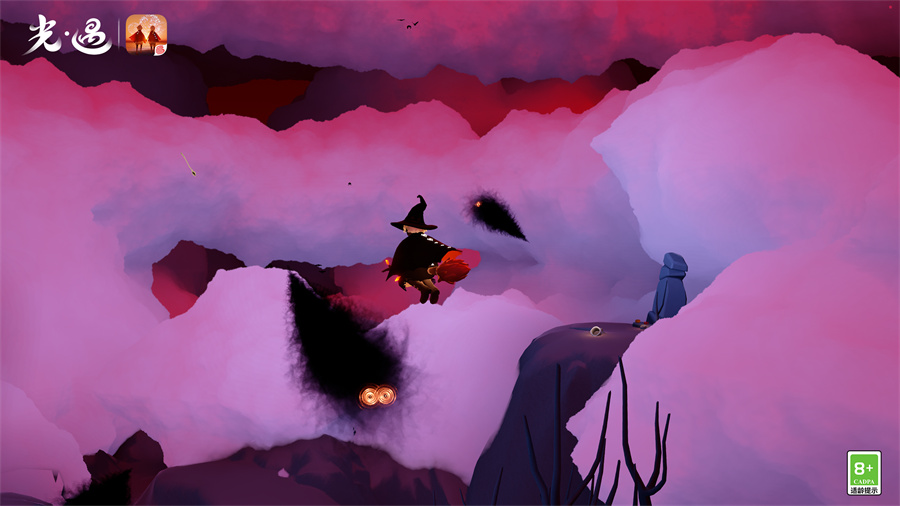
Task: Click the Sky game app icon
Action: pos(146,34)
